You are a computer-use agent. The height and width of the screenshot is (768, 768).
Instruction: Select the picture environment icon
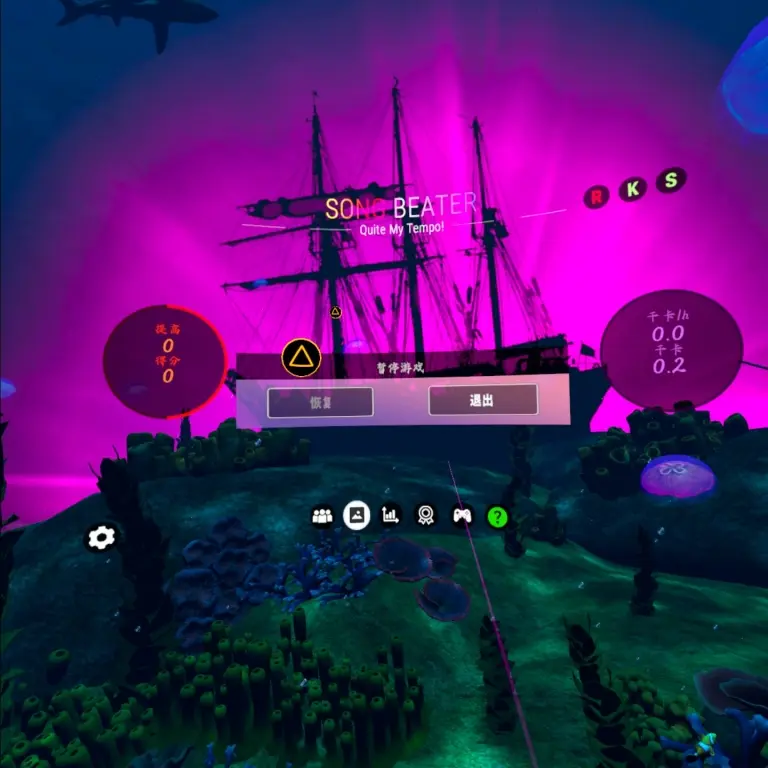point(356,516)
